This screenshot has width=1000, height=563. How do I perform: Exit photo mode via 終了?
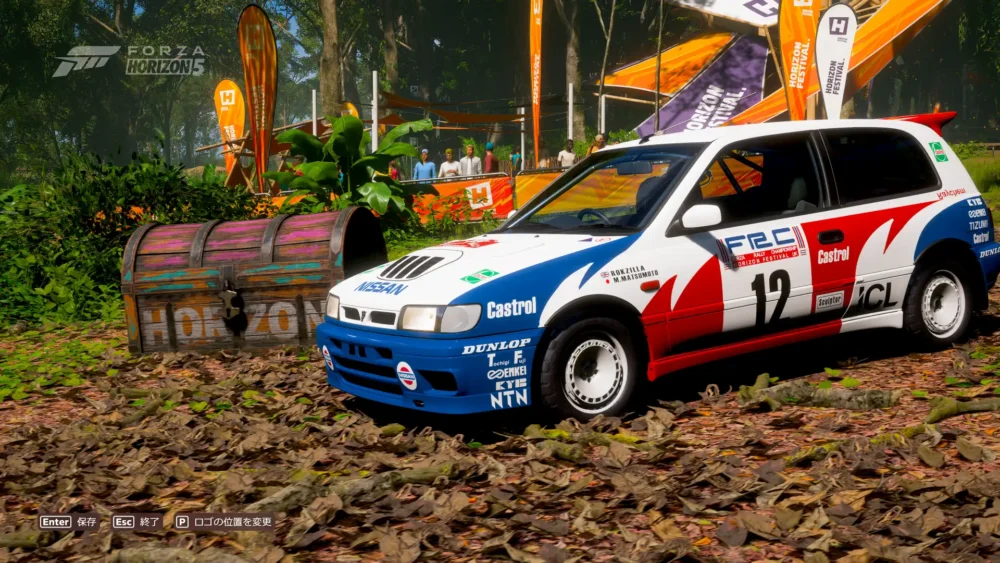pyautogui.click(x=137, y=521)
